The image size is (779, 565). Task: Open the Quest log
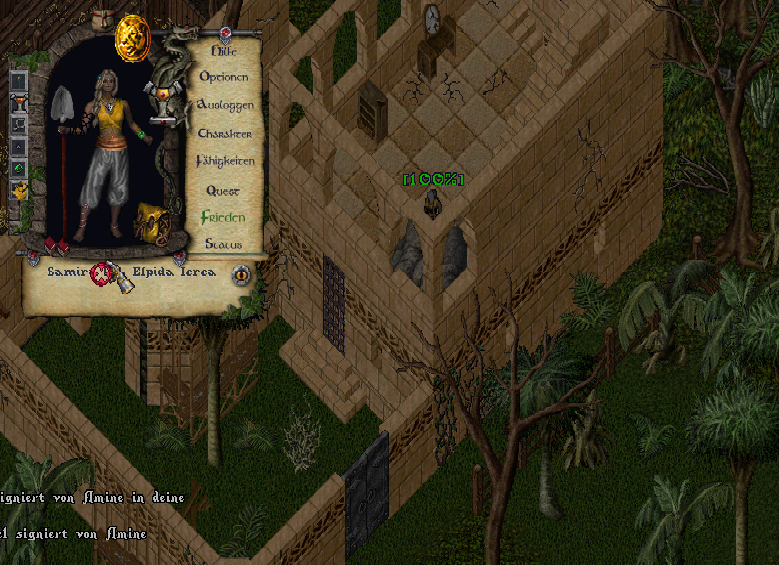pos(223,190)
